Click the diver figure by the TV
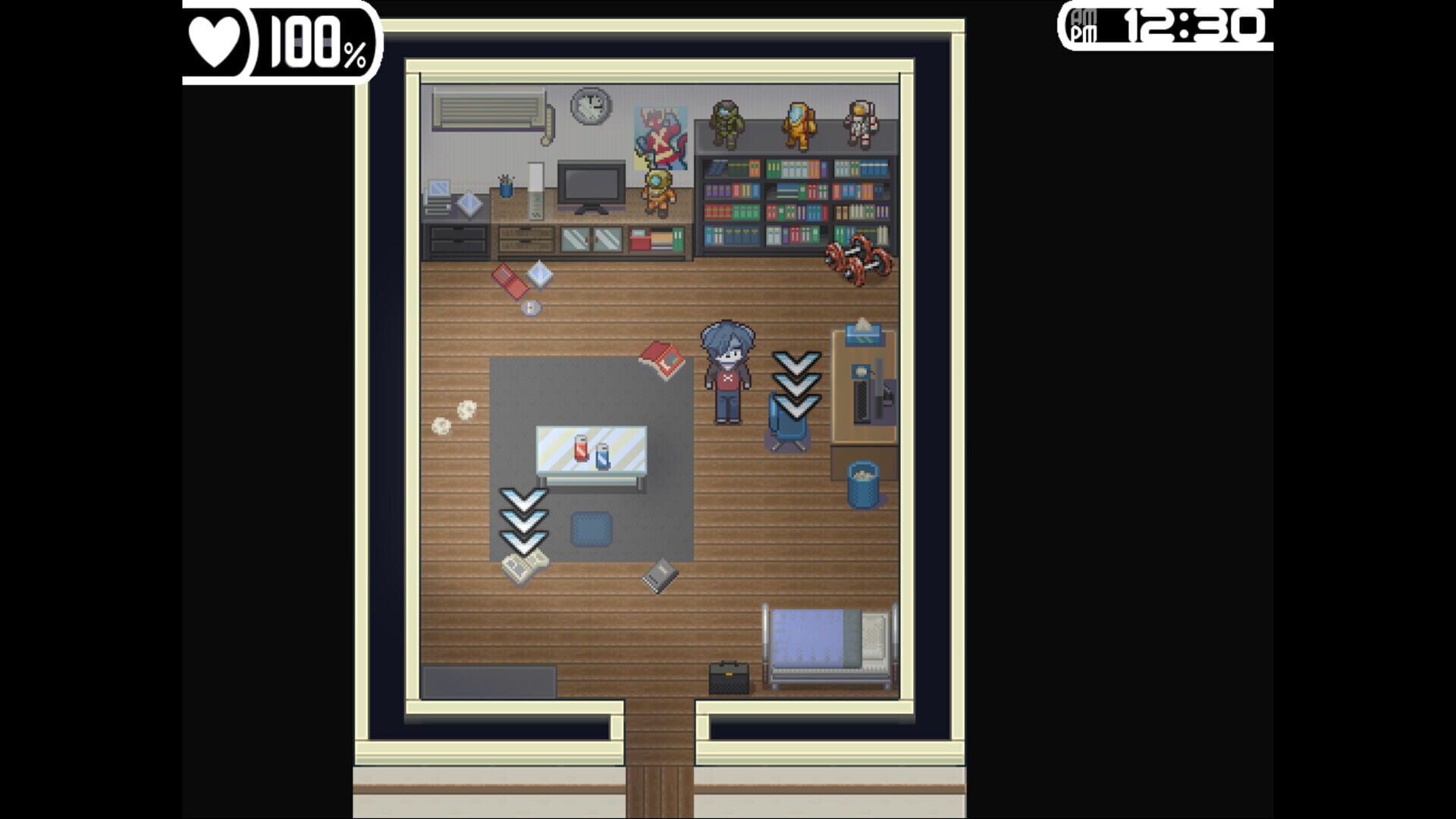This screenshot has height=819, width=1456. pos(658,192)
